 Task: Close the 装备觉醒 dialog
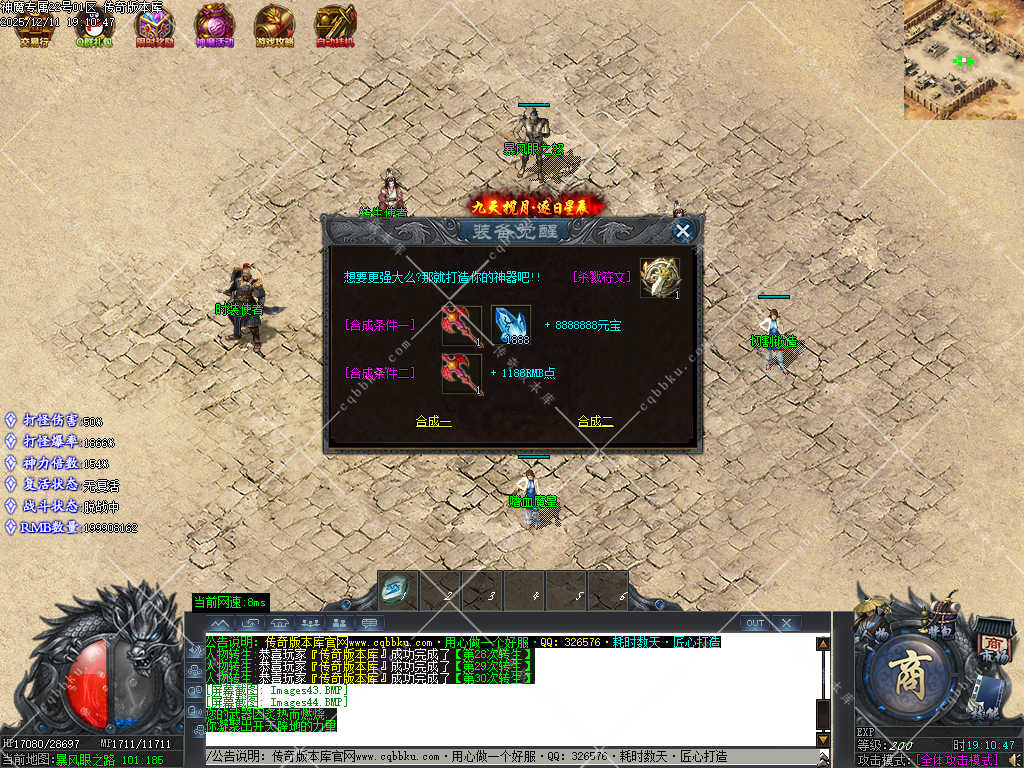pyautogui.click(x=683, y=231)
